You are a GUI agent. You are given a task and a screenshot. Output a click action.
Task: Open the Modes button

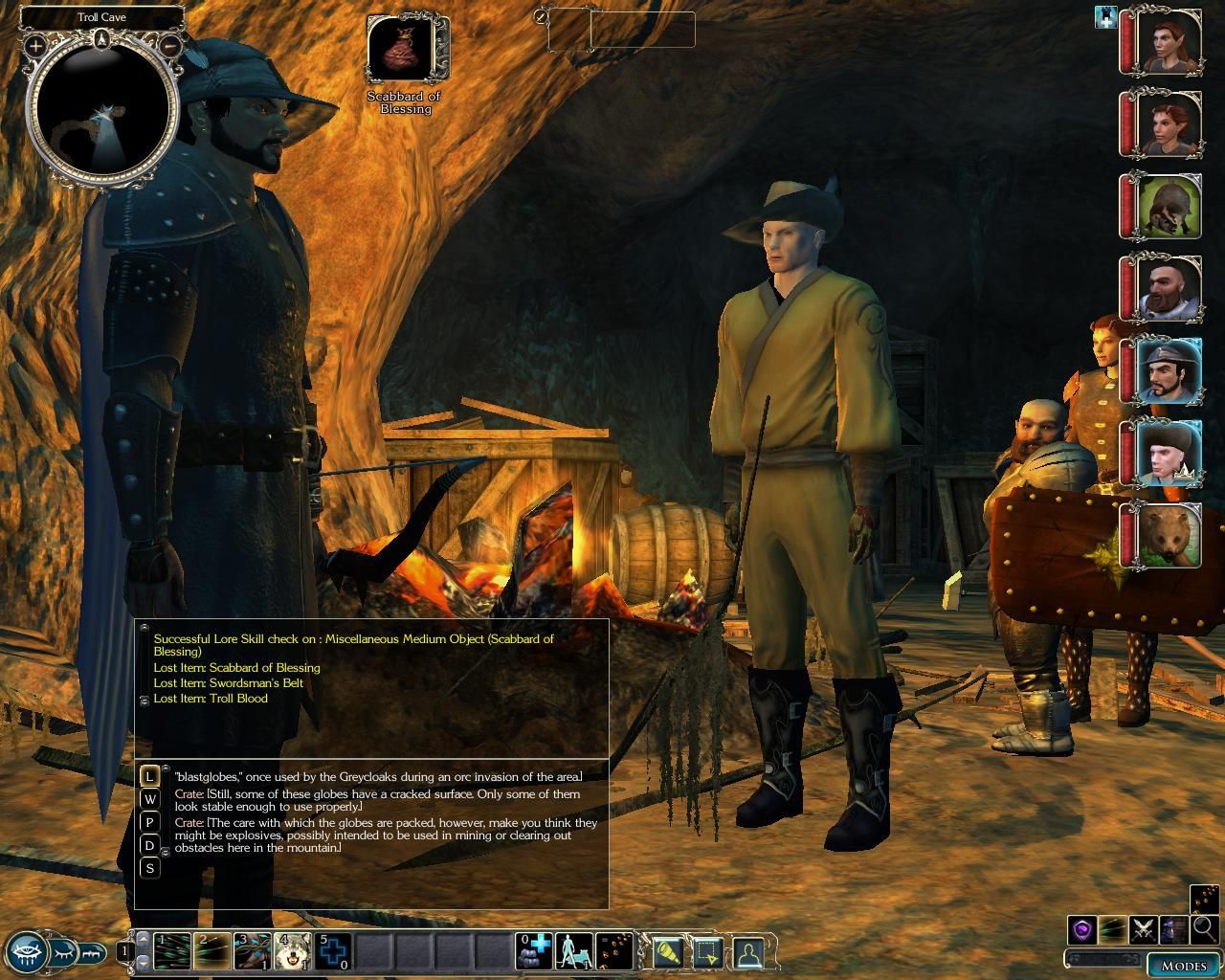[x=1183, y=965]
